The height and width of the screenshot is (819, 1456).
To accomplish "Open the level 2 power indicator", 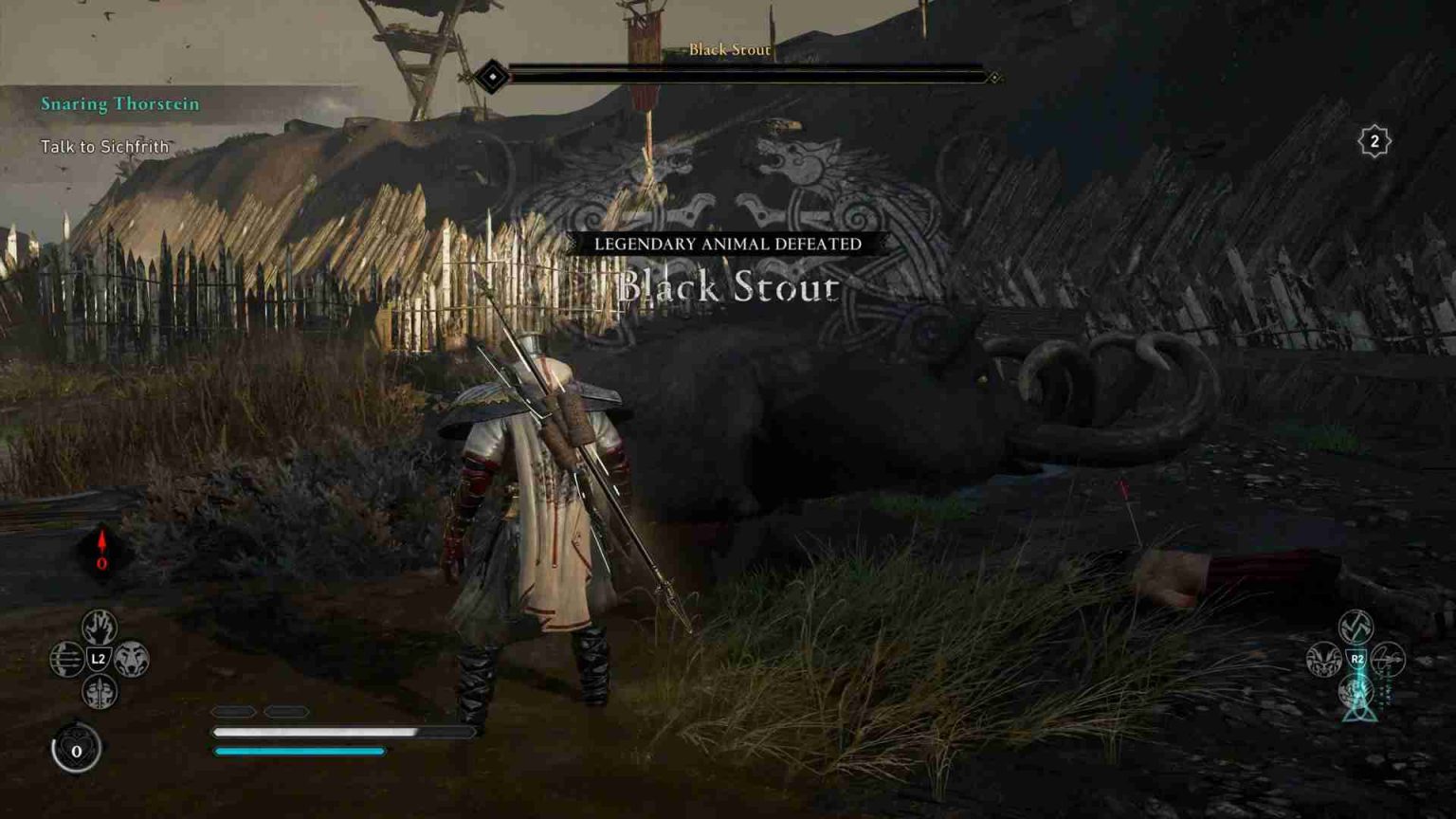I will pos(1374,140).
